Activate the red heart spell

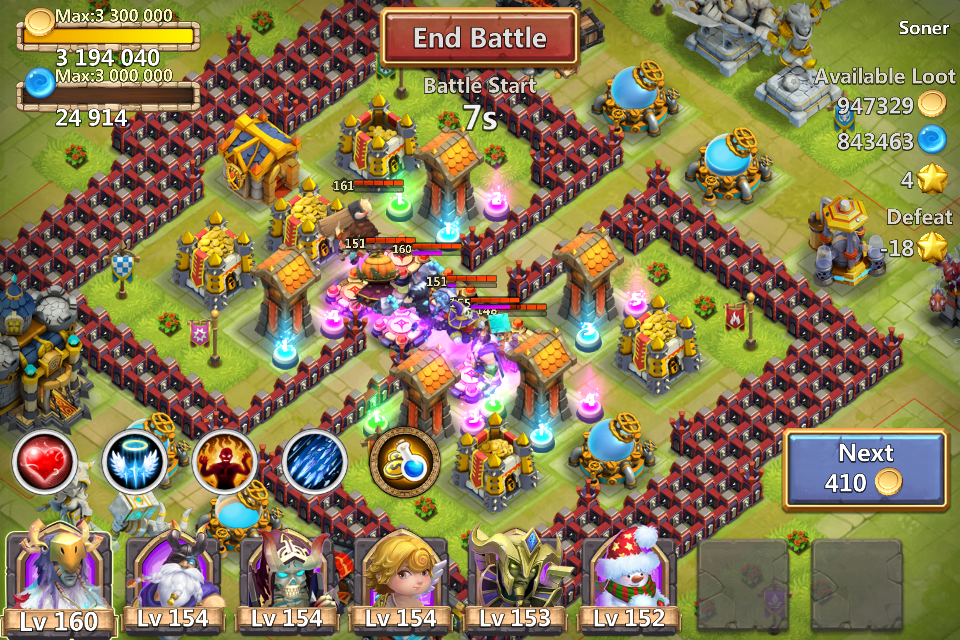[45, 463]
